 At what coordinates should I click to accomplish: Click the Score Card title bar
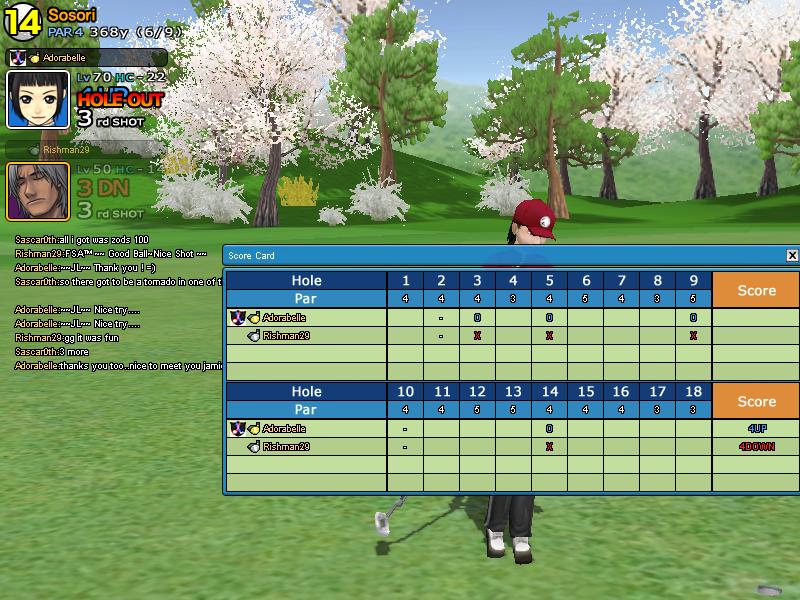click(x=500, y=256)
